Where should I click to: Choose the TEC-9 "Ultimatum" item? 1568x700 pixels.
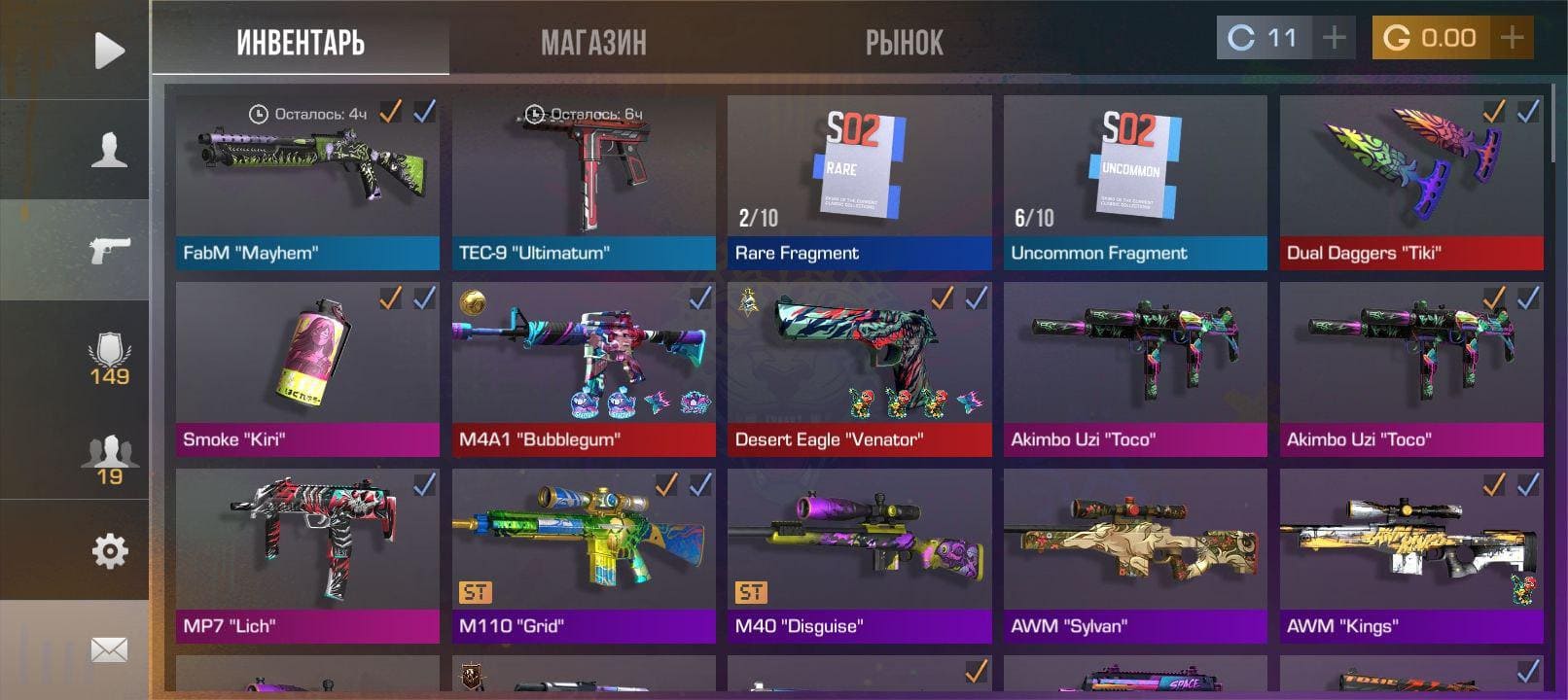click(x=584, y=182)
